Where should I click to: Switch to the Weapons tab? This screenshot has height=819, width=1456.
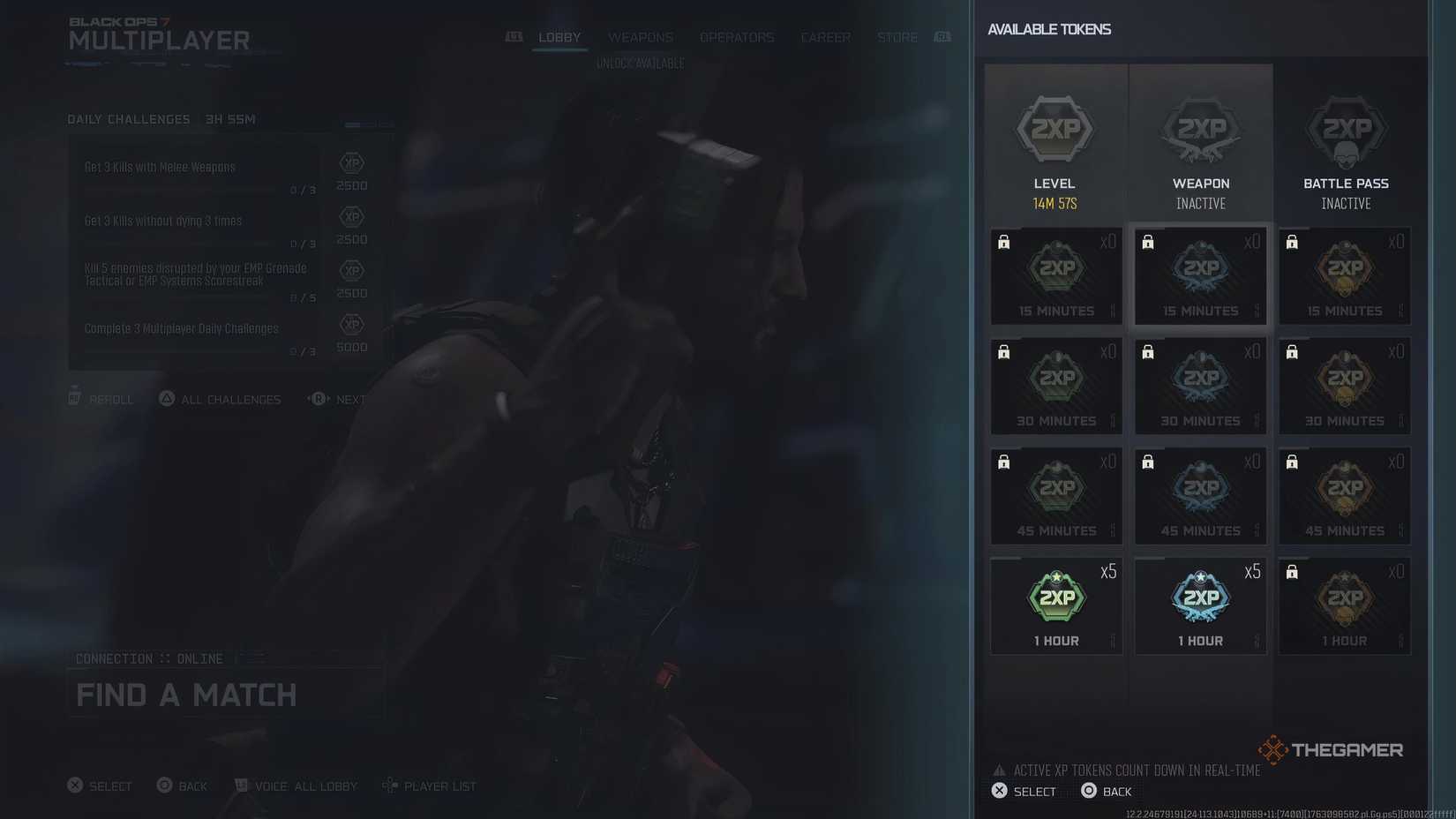[x=641, y=37]
